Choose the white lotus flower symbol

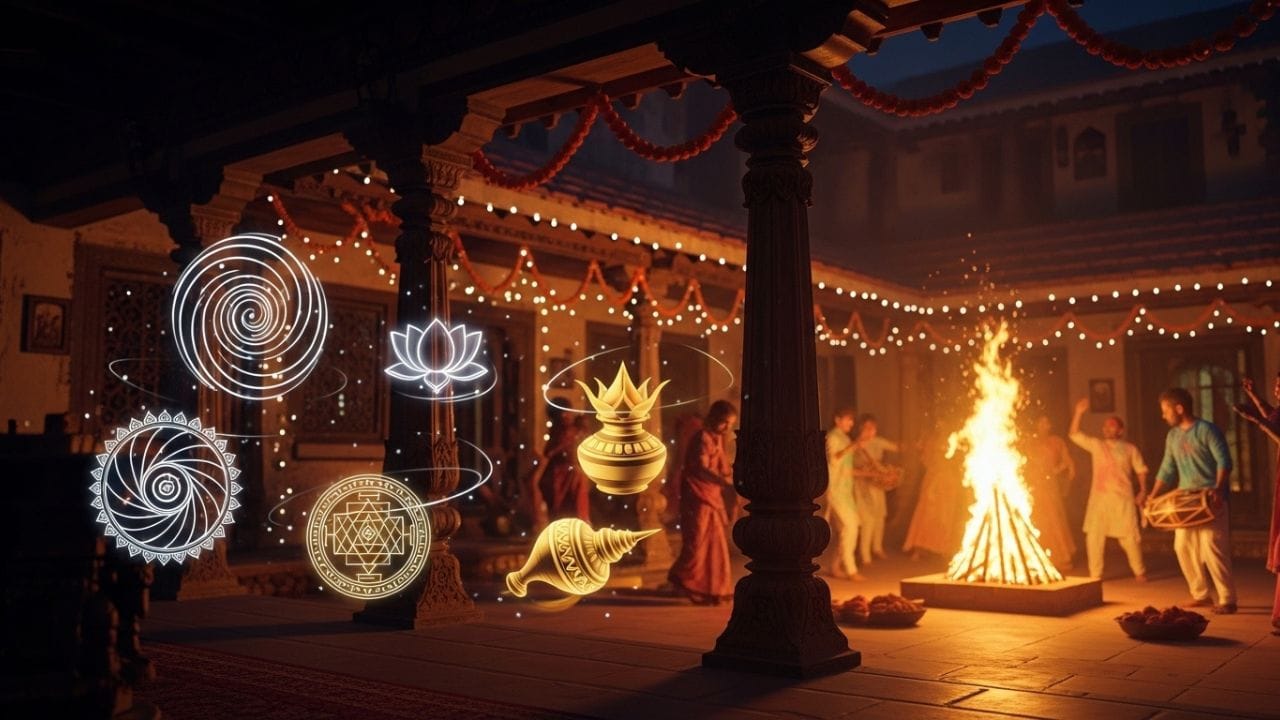pyautogui.click(x=436, y=357)
